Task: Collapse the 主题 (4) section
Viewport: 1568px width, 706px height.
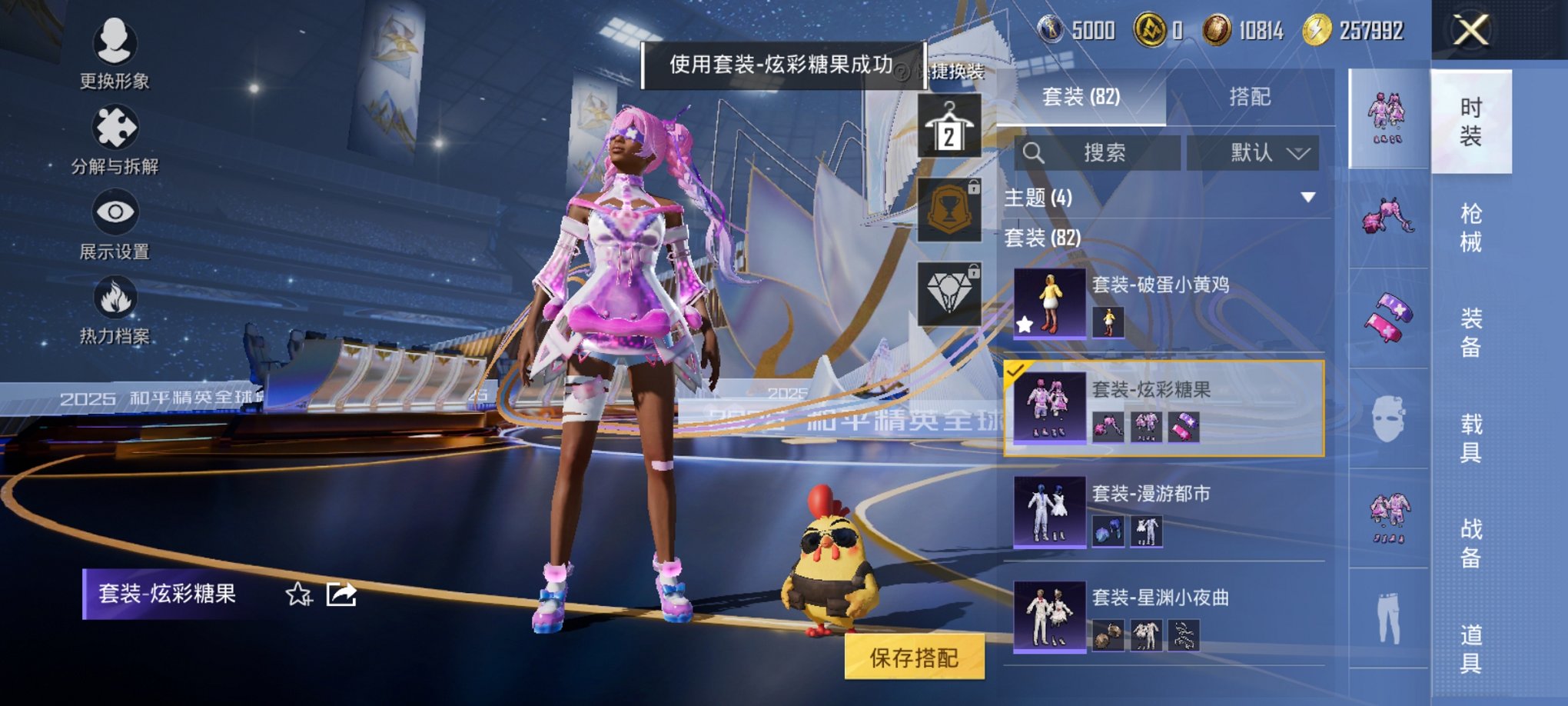Action: click(1307, 196)
